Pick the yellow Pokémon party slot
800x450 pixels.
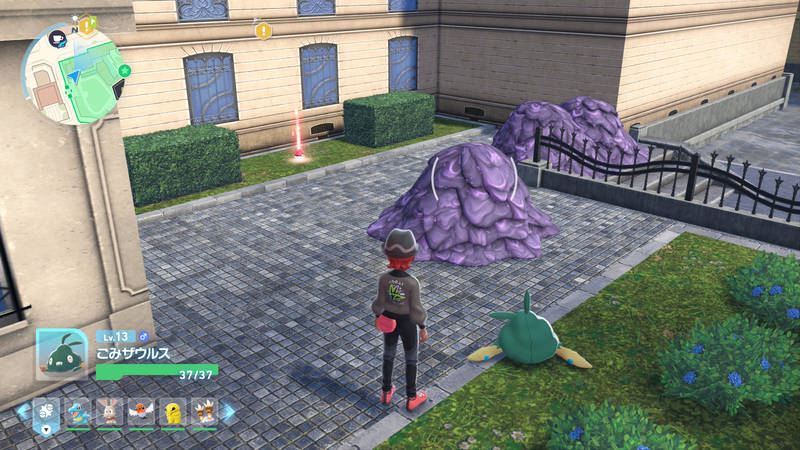click(172, 411)
